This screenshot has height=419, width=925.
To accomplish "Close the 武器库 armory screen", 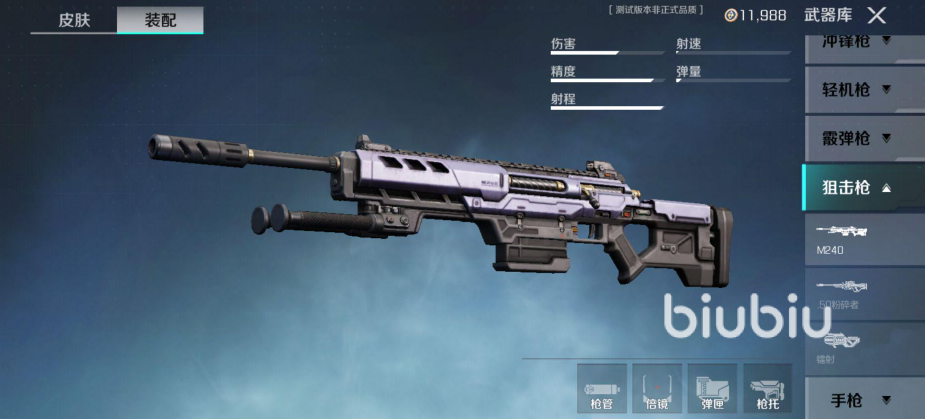I will click(x=876, y=15).
